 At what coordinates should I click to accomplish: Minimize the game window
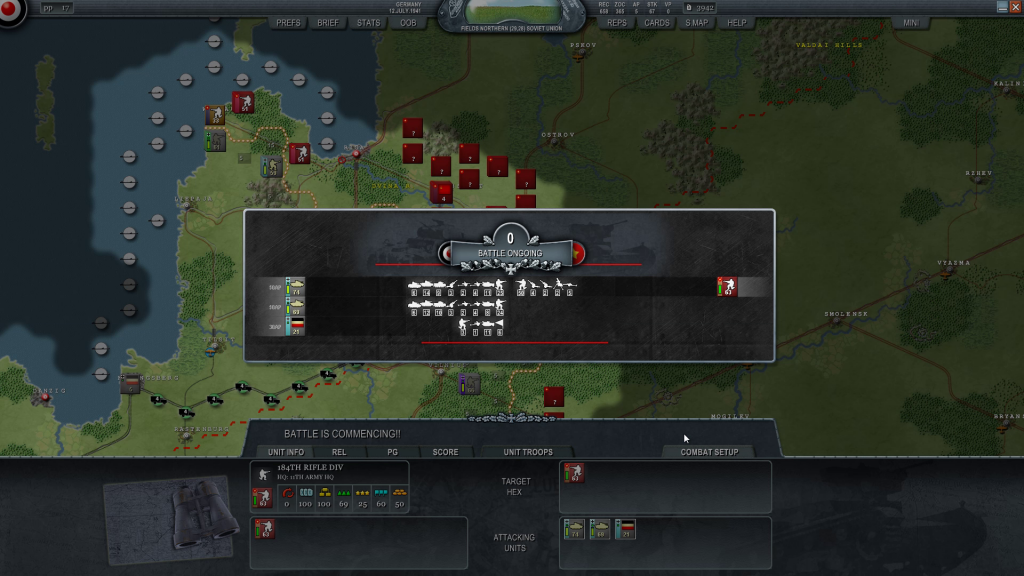[1002, 7]
